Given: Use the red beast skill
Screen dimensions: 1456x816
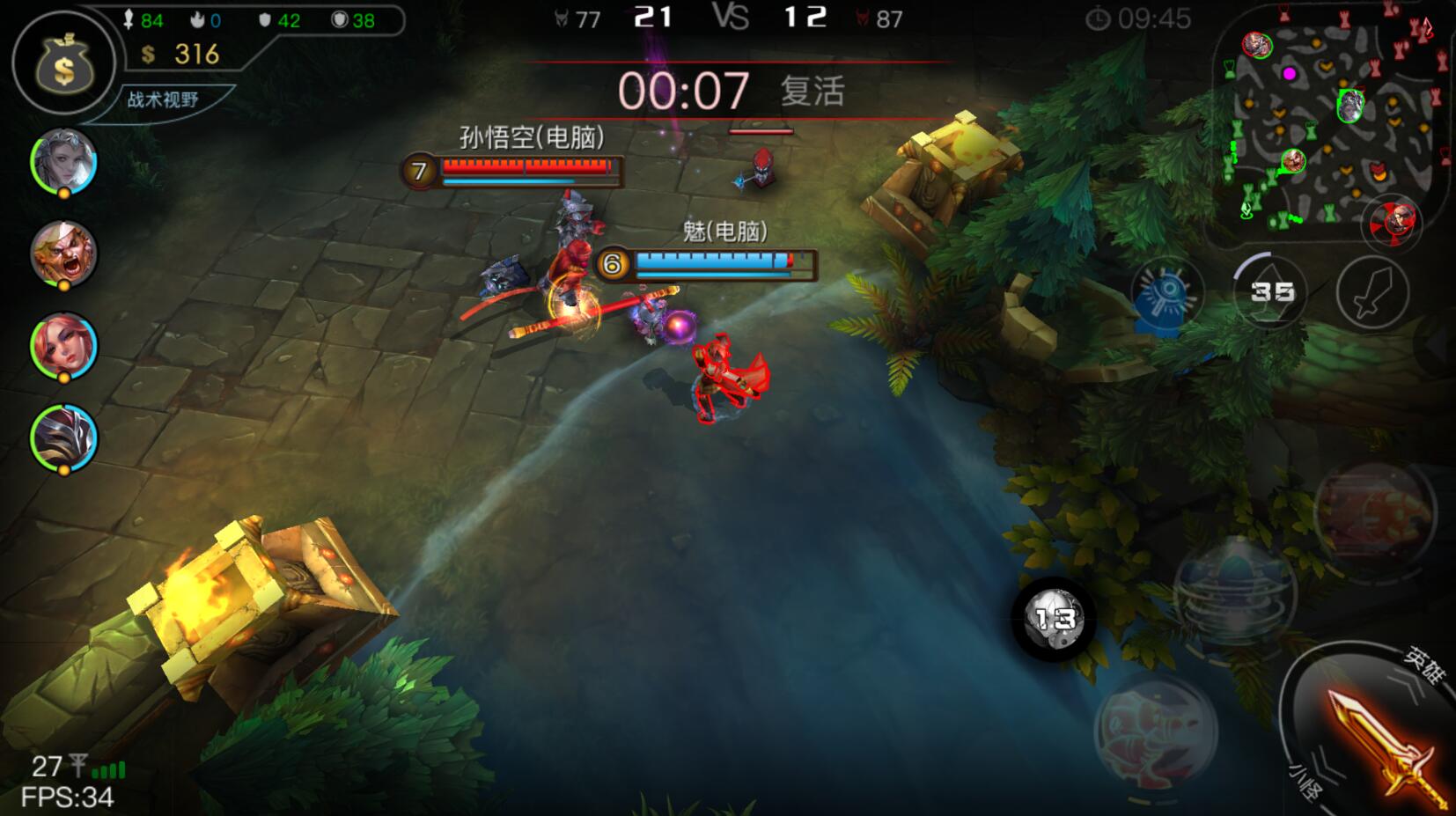Looking at the screenshot, I should point(1155,729).
